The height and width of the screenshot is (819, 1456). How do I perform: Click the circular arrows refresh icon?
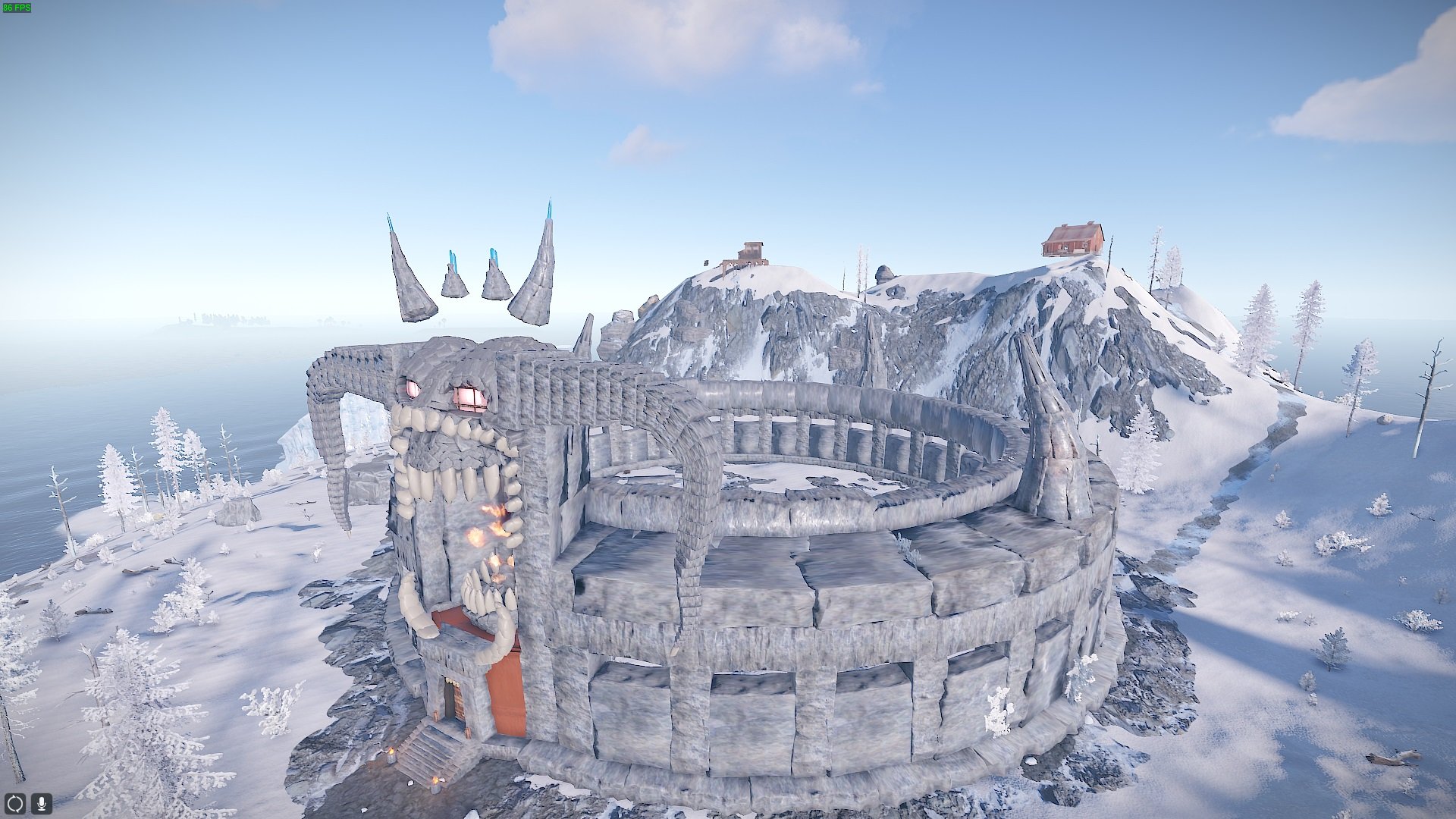coord(15,803)
